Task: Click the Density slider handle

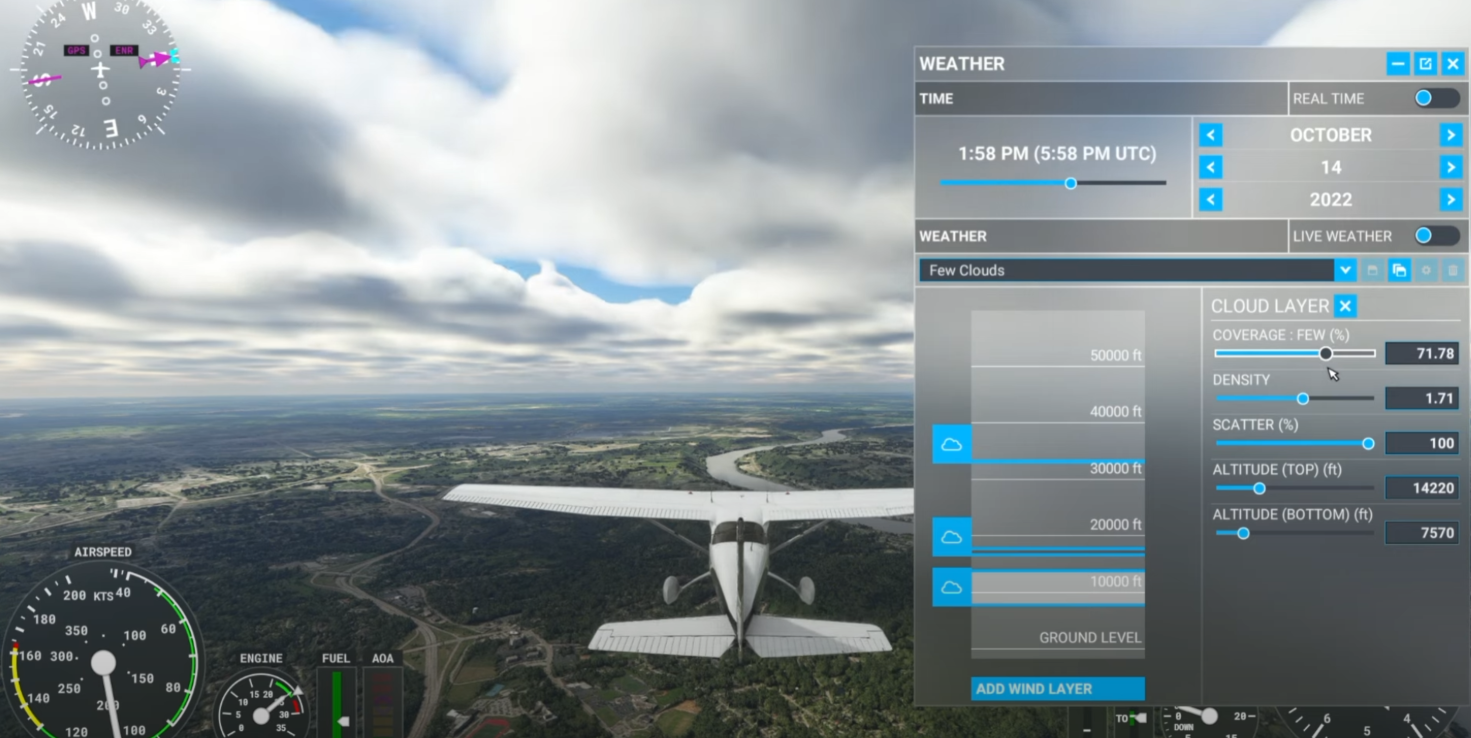Action: [x=1303, y=398]
